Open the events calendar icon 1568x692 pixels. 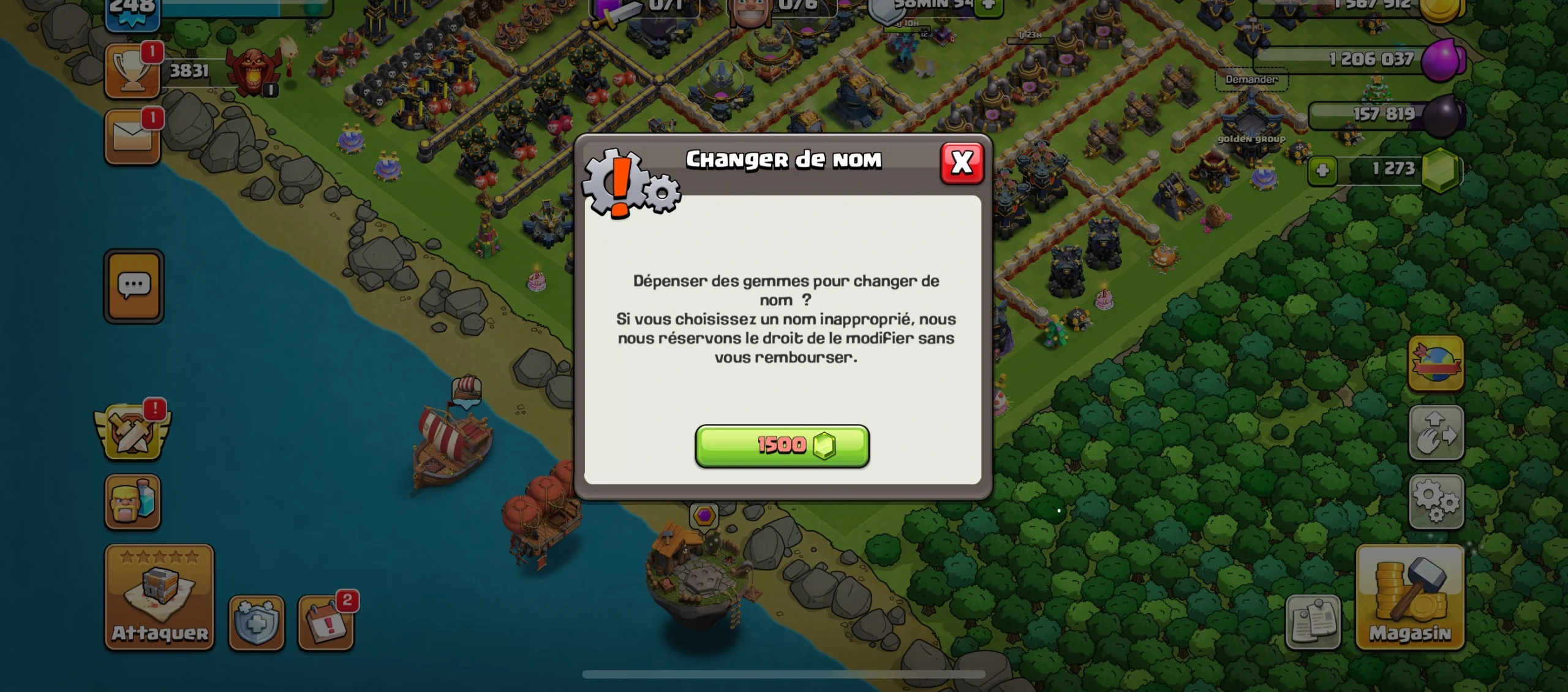[x=326, y=623]
